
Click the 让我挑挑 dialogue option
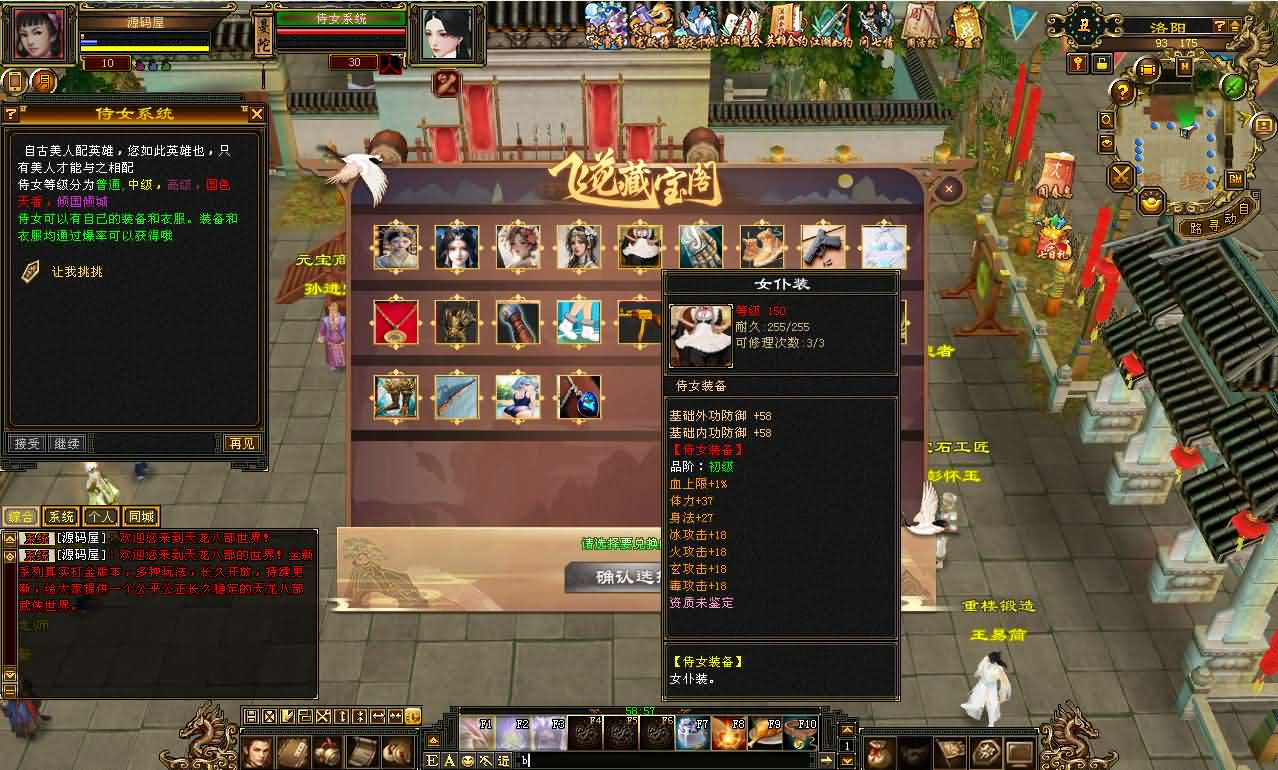click(77, 271)
